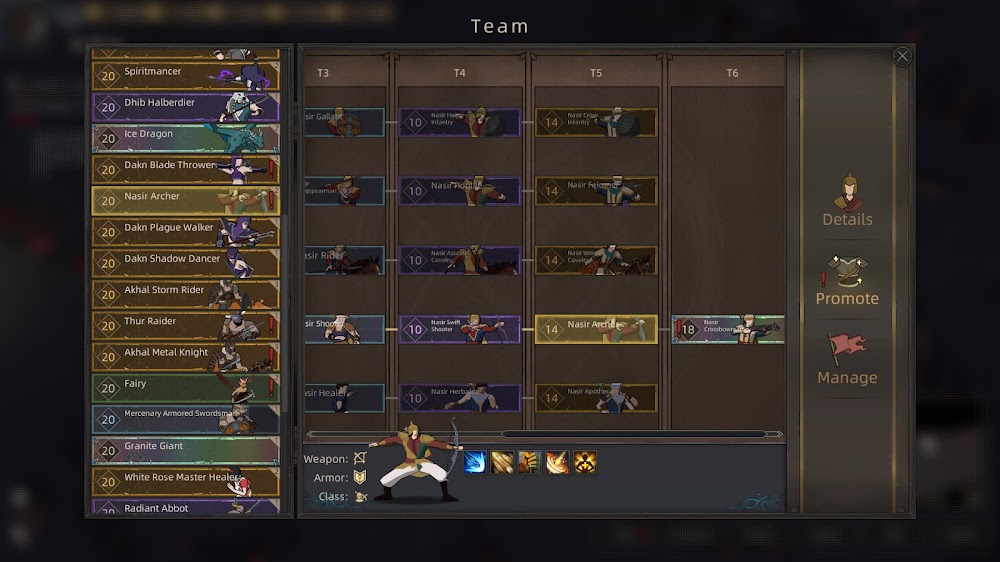The width and height of the screenshot is (1000, 562).
Task: Close the Team window
Action: pyautogui.click(x=902, y=57)
